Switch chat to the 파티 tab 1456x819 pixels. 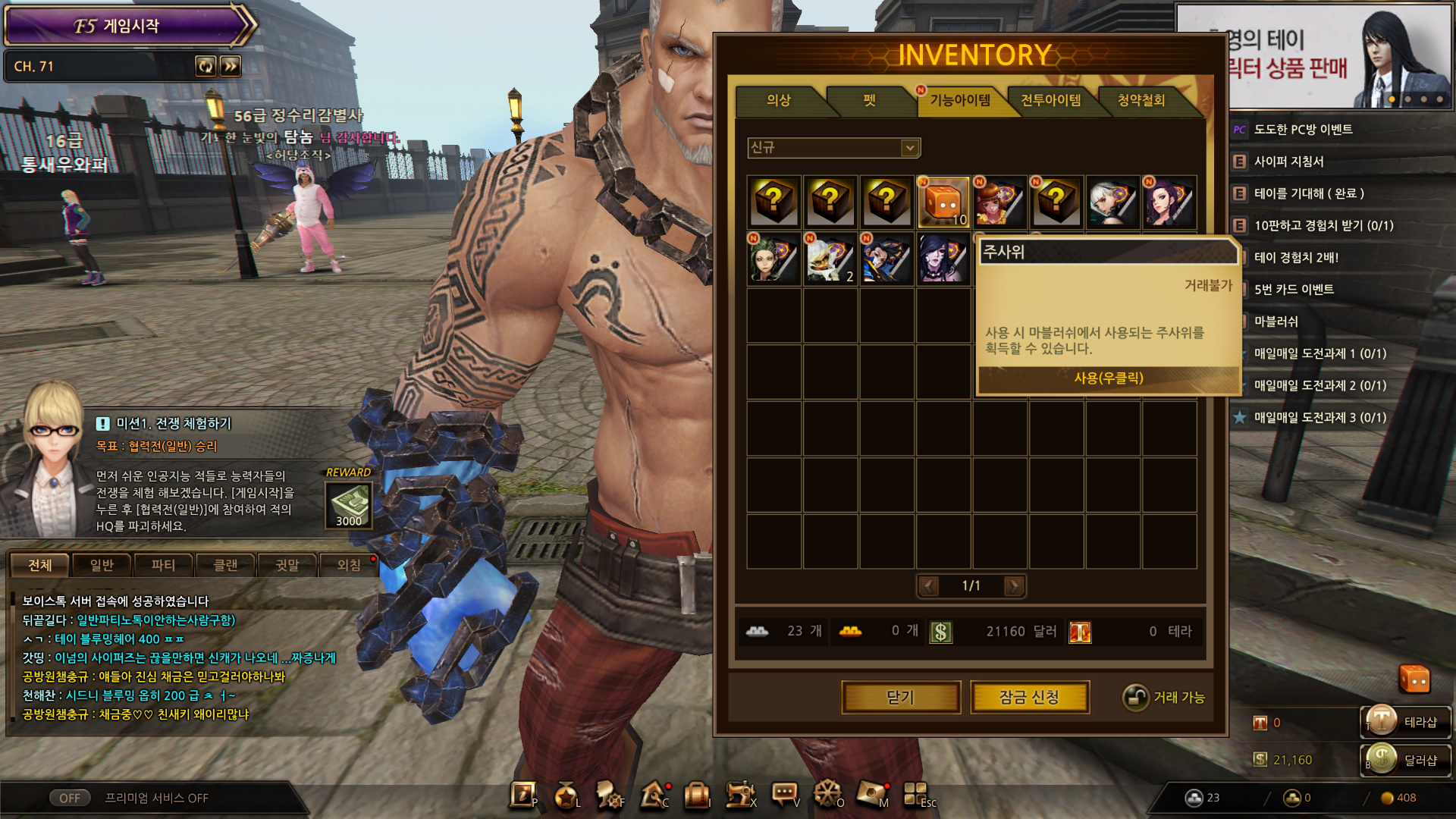pos(163,565)
